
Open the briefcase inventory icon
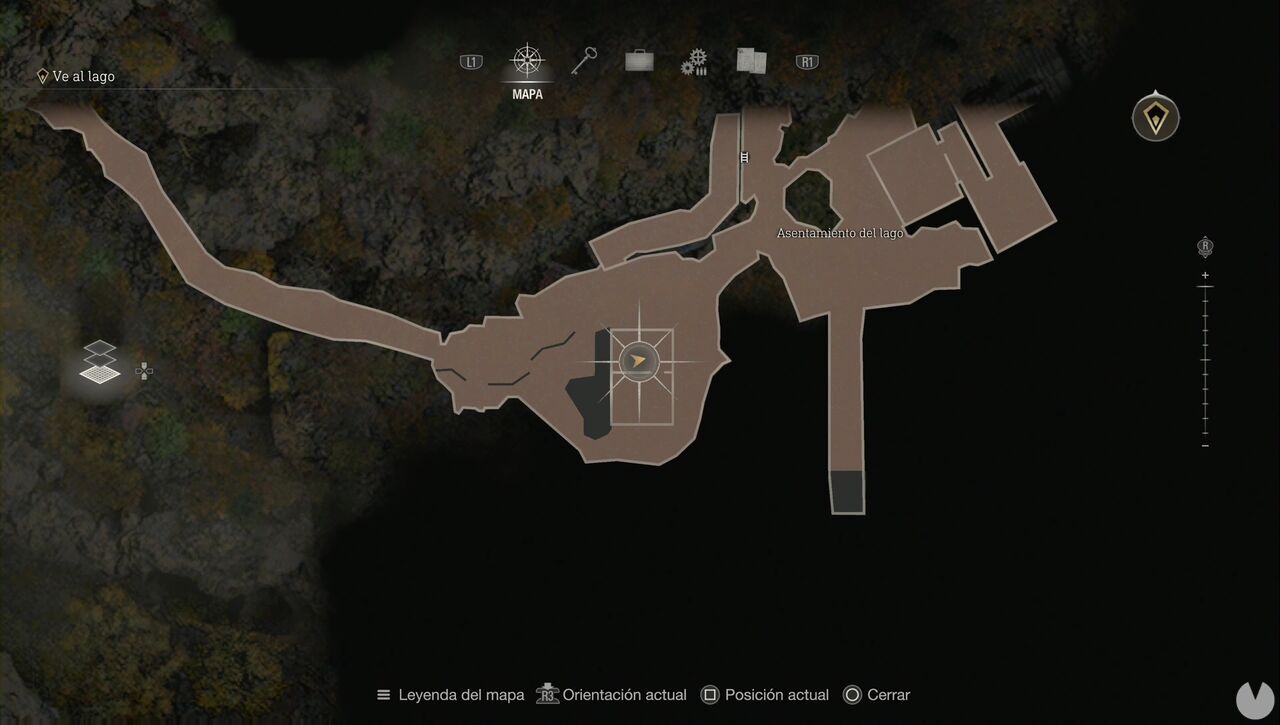click(x=638, y=60)
